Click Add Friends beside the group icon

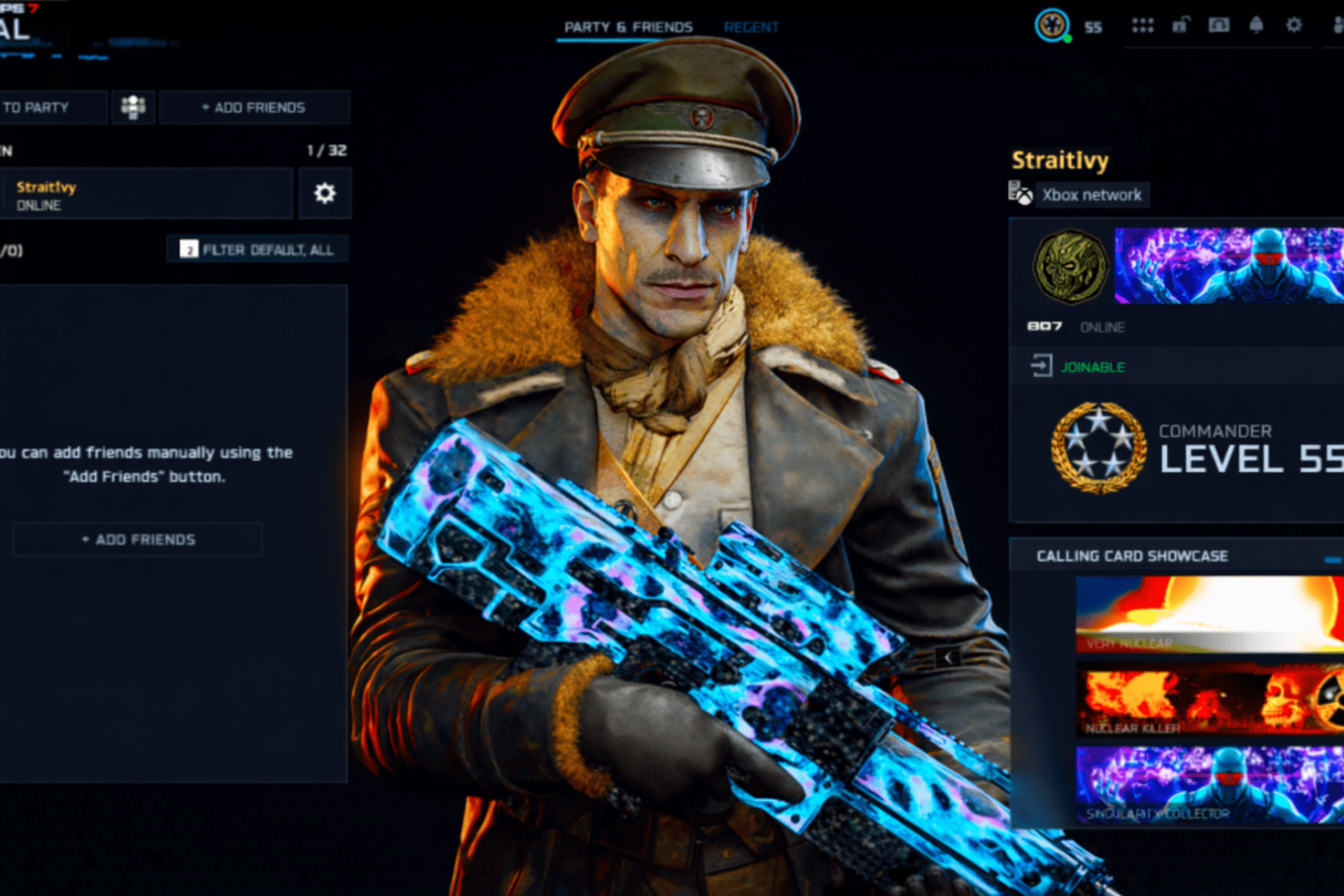[x=254, y=108]
